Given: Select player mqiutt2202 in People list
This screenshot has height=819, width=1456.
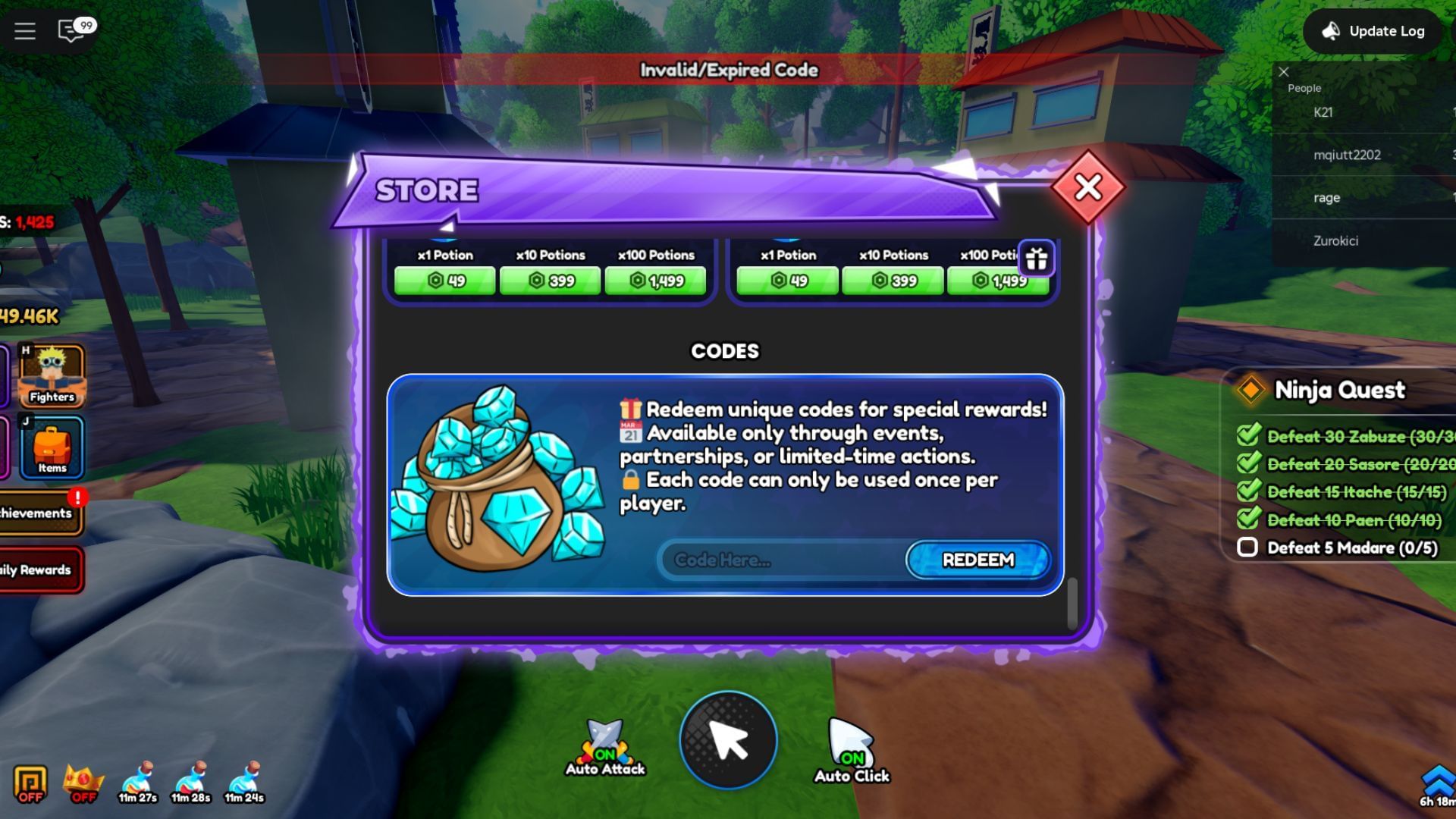Looking at the screenshot, I should [x=1348, y=154].
